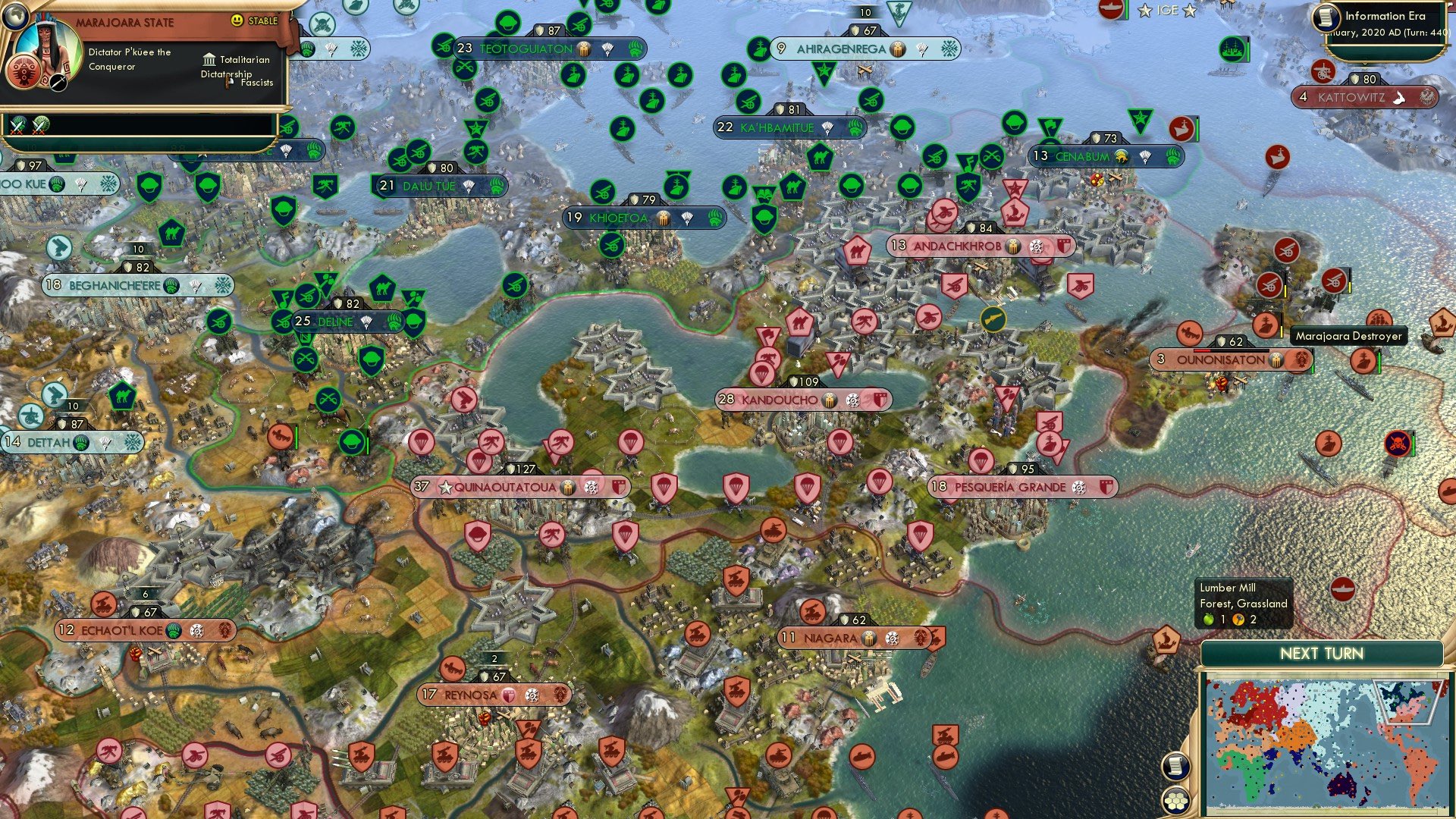The image size is (1456, 819).
Task: Click the STABLE smiley happiness indicator
Action: tap(237, 21)
